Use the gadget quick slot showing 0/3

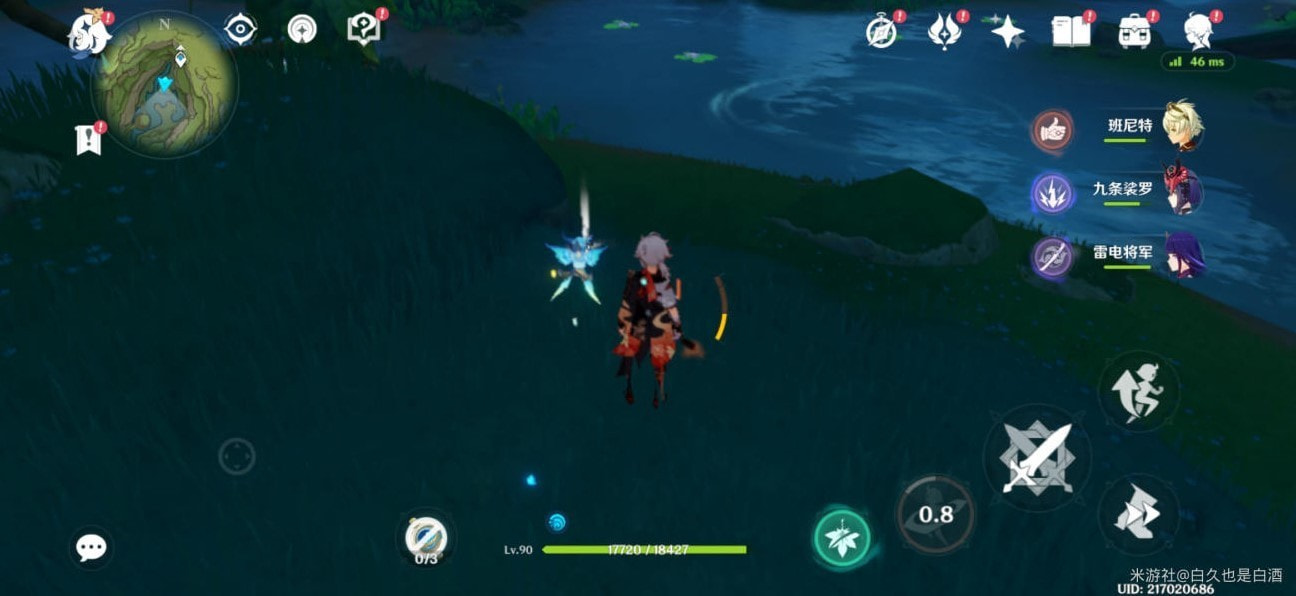point(426,540)
